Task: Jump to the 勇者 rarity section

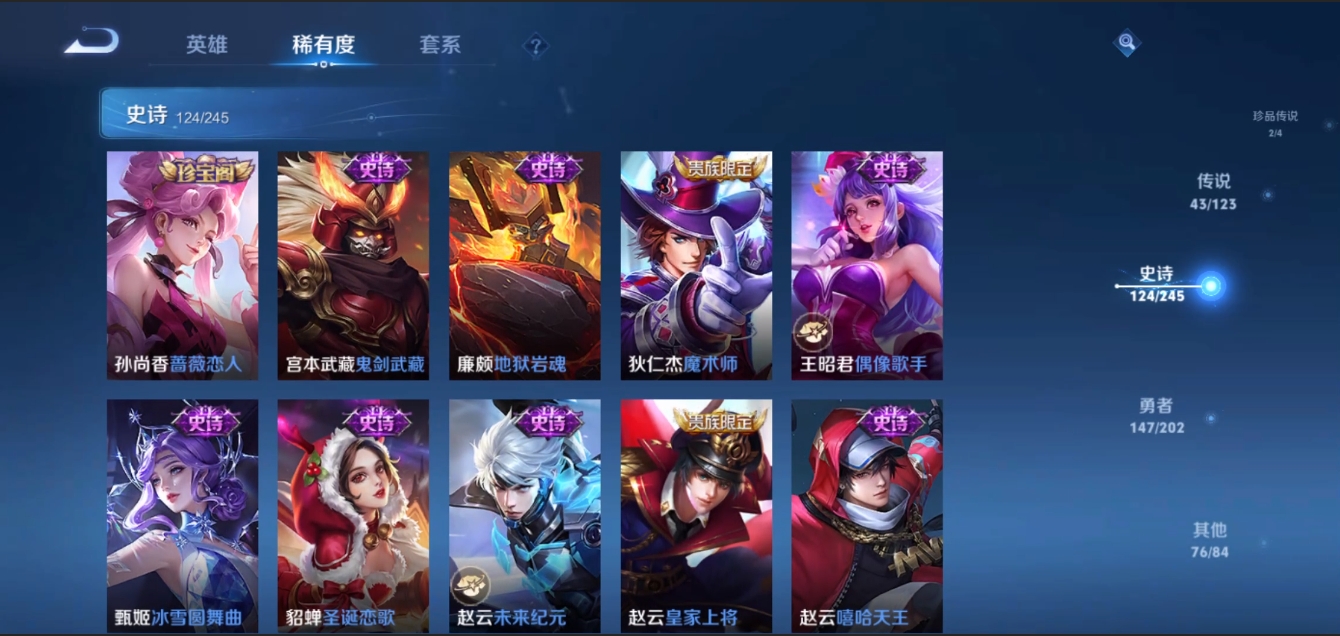Action: tap(1156, 415)
